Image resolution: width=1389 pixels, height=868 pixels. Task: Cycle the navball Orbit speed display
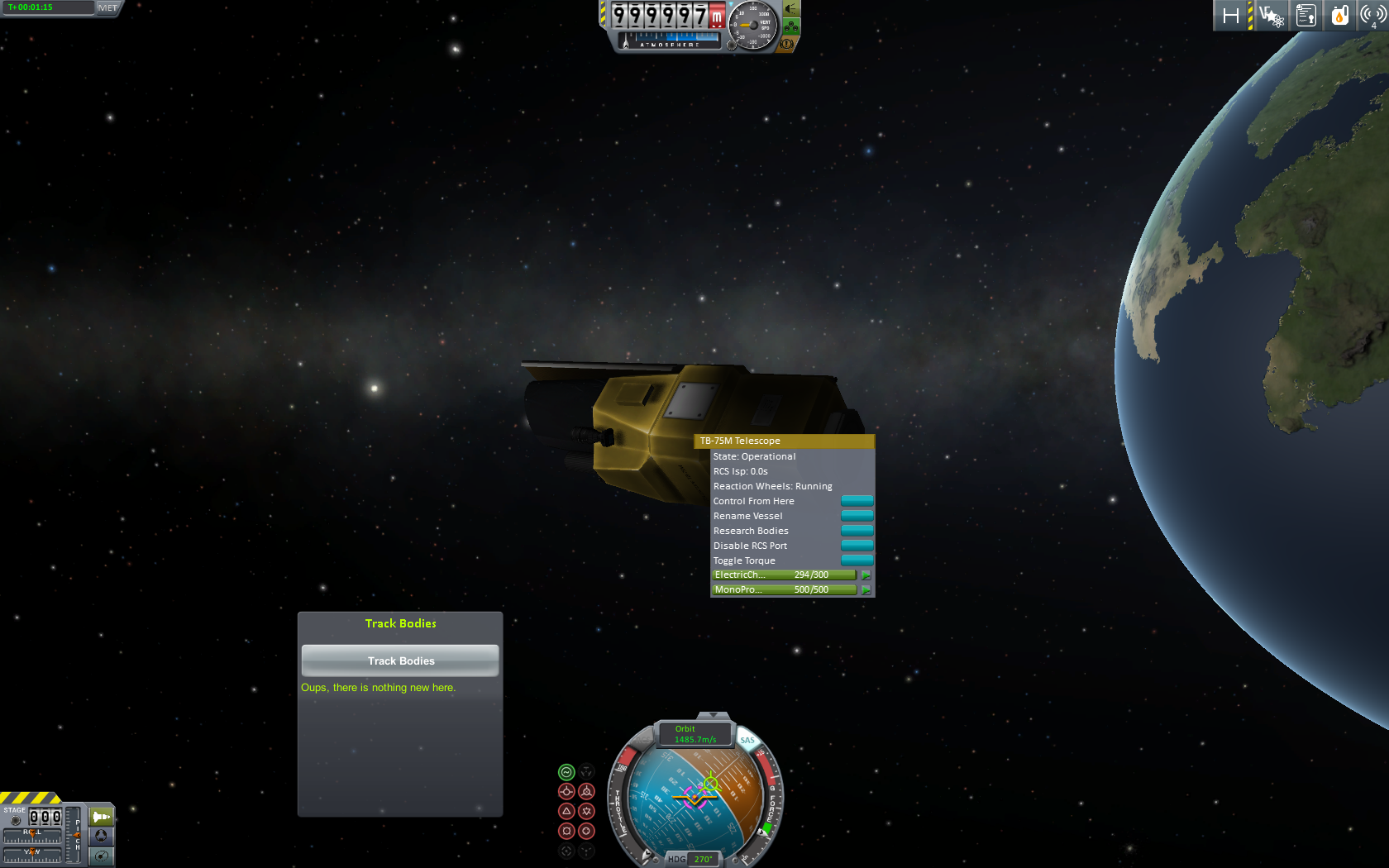point(694,734)
